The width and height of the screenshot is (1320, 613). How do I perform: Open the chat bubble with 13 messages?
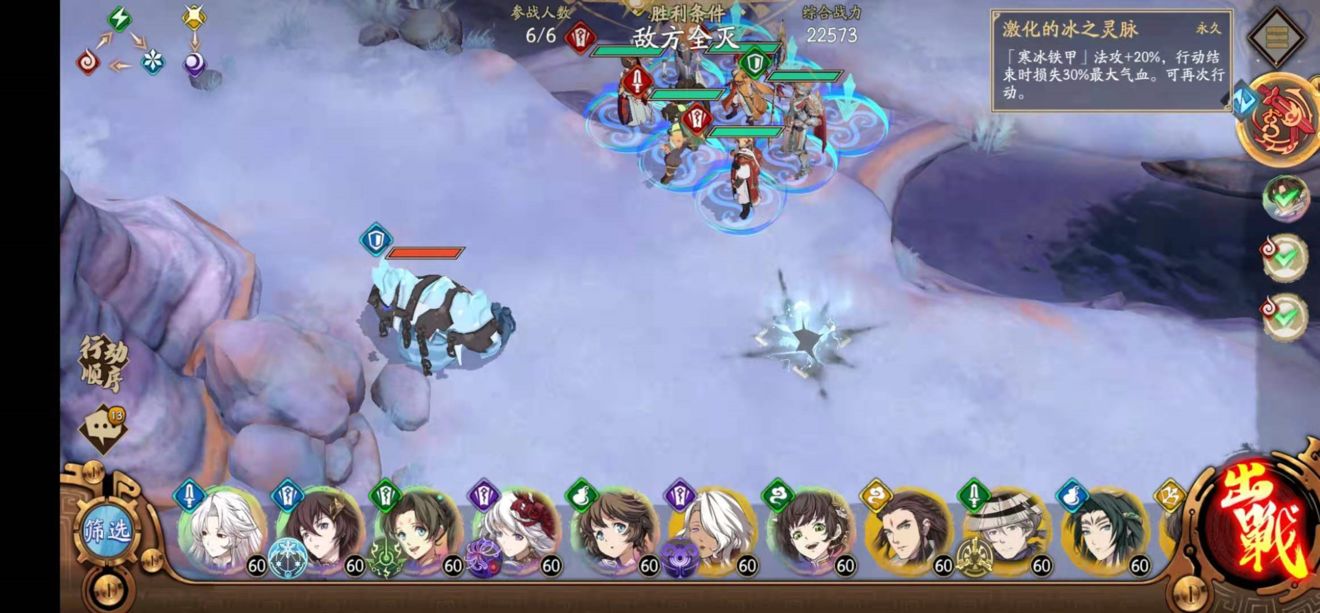[102, 428]
